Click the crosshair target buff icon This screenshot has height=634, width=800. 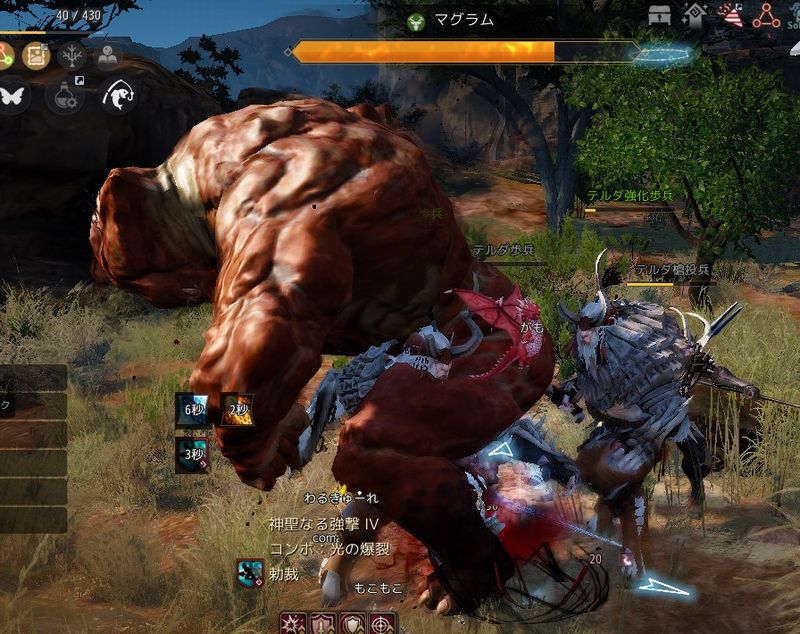[x=381, y=624]
